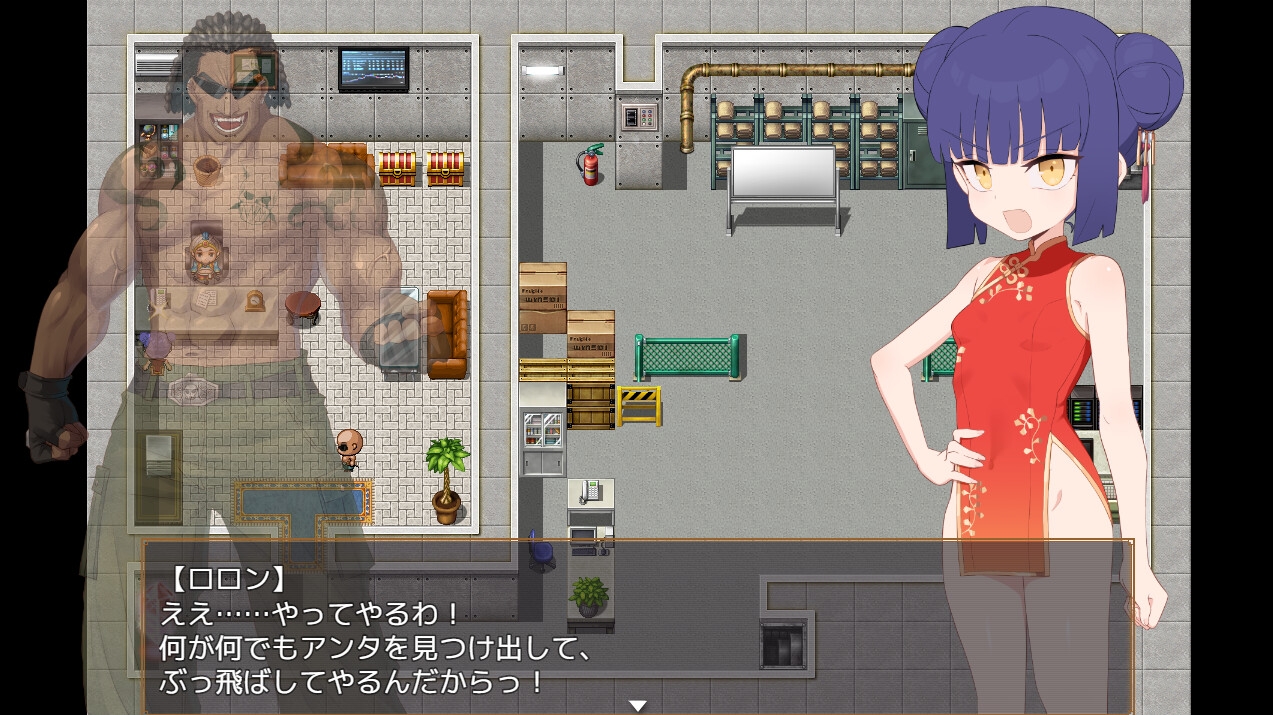Advance dialogue with the white arrow indicator
This screenshot has height=715, width=1273.
click(x=637, y=705)
